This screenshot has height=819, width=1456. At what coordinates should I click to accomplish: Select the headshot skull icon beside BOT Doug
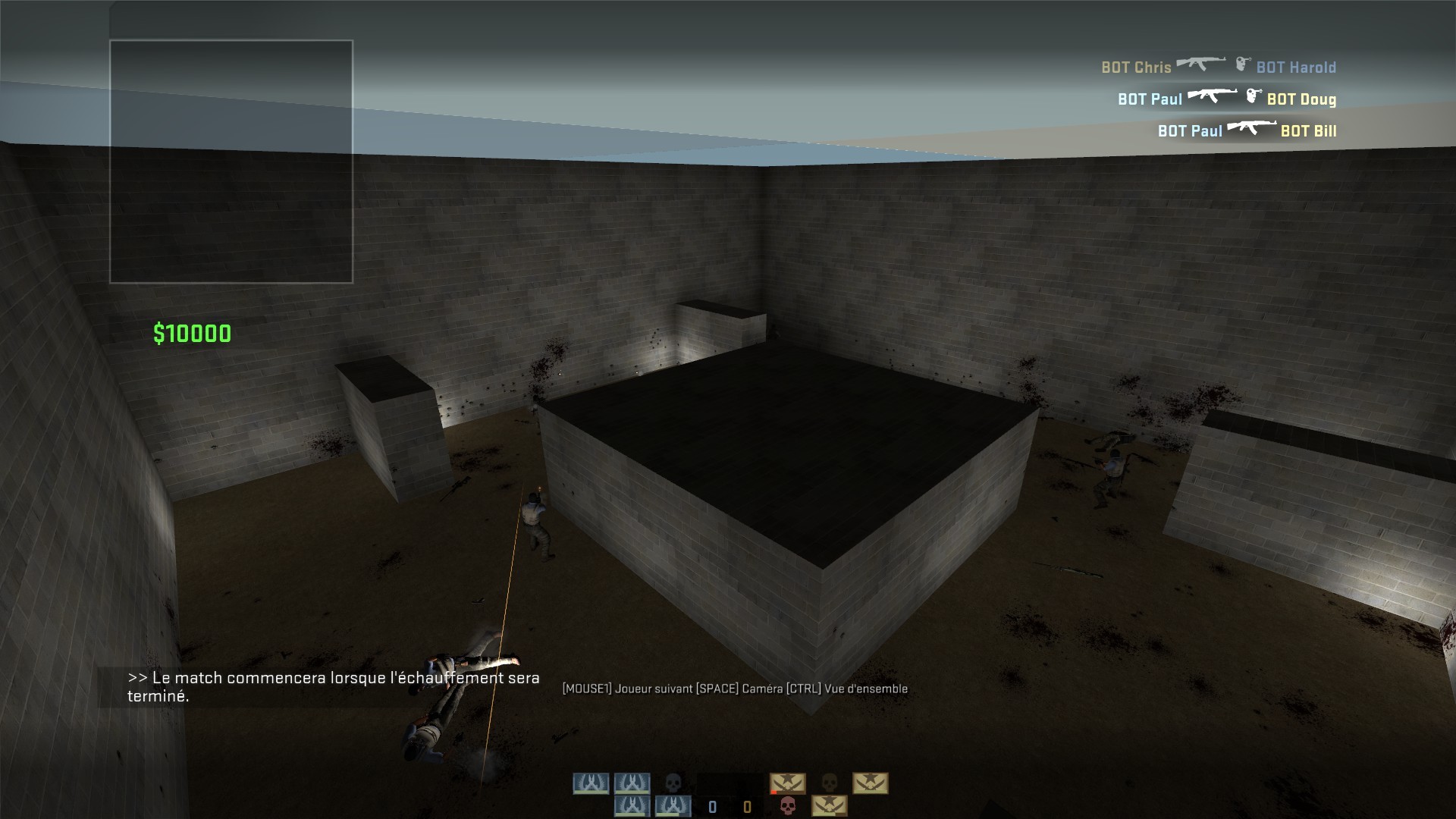coord(1254,97)
